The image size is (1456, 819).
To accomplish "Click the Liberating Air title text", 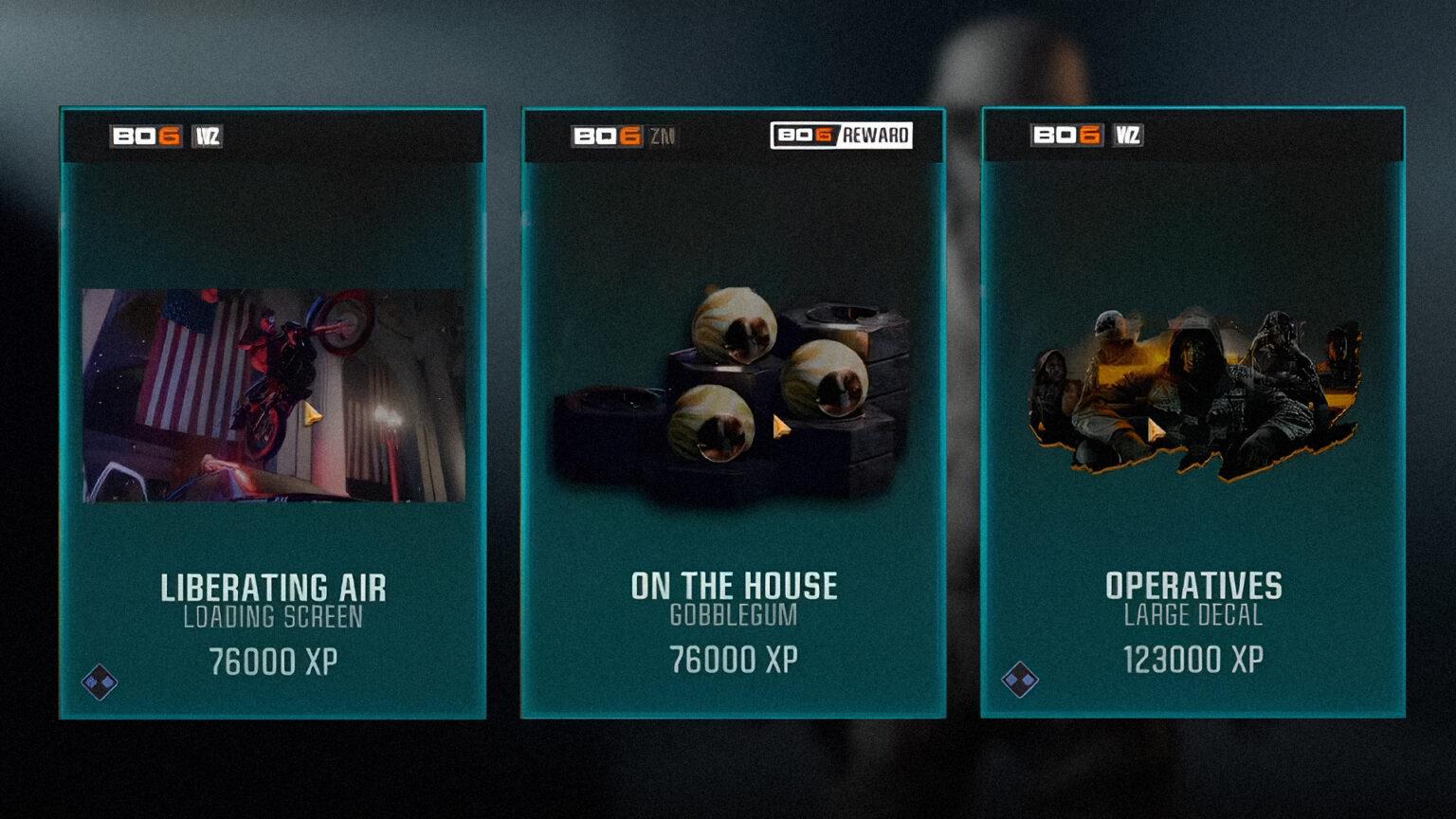I will (274, 586).
